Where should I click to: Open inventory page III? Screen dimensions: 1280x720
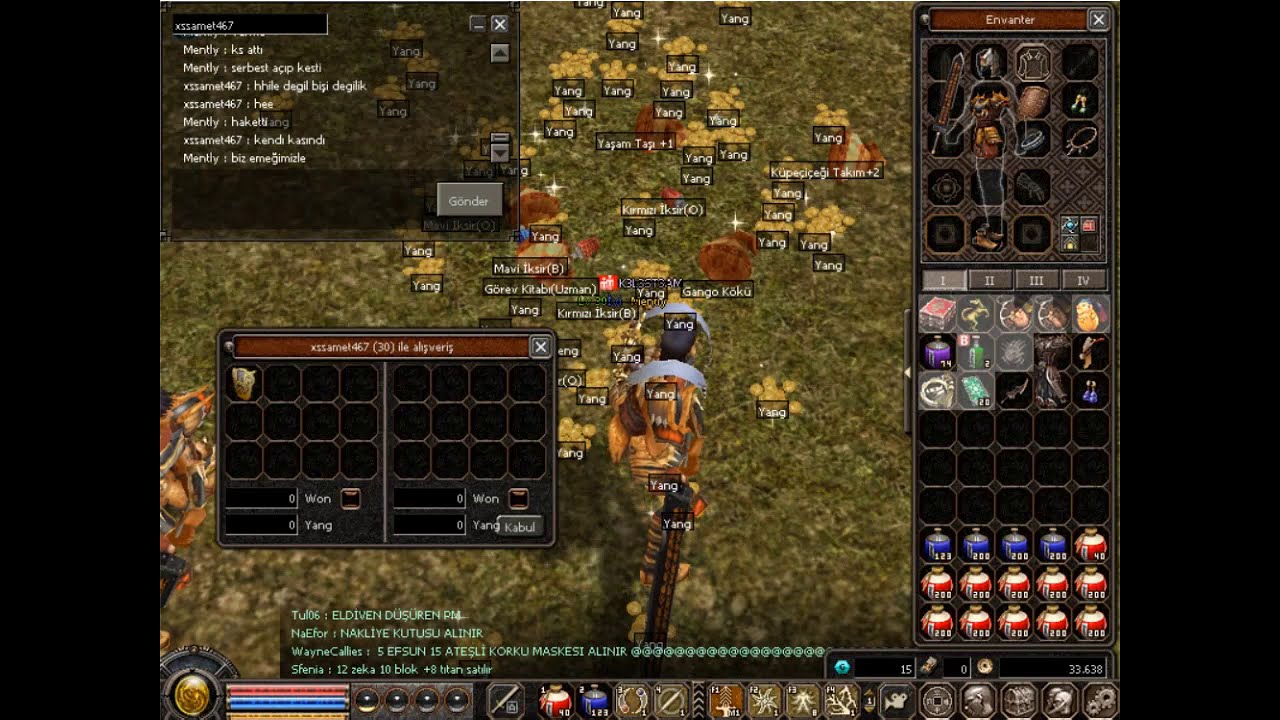coord(1036,281)
